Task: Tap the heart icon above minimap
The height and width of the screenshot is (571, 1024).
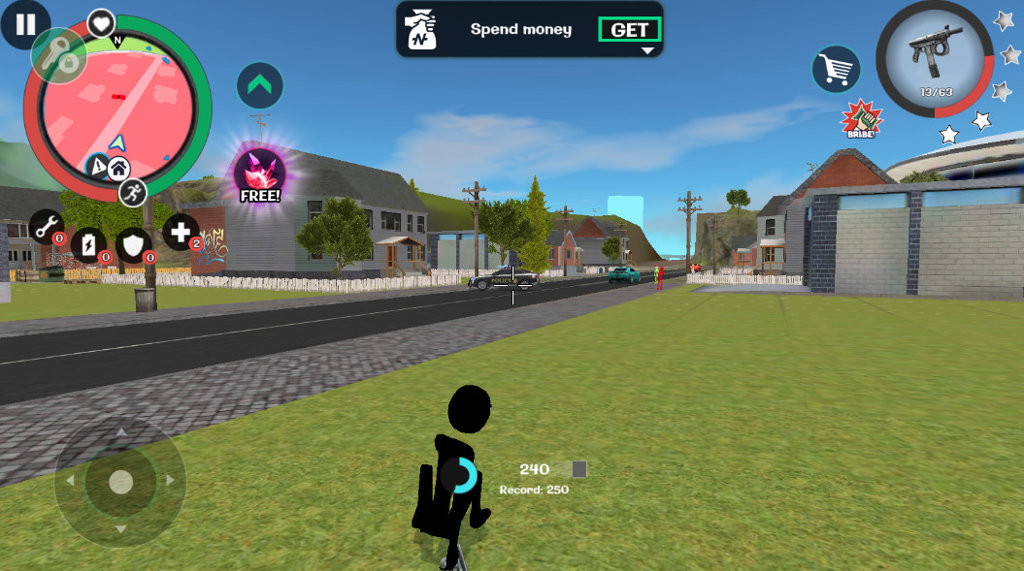Action: [101, 22]
